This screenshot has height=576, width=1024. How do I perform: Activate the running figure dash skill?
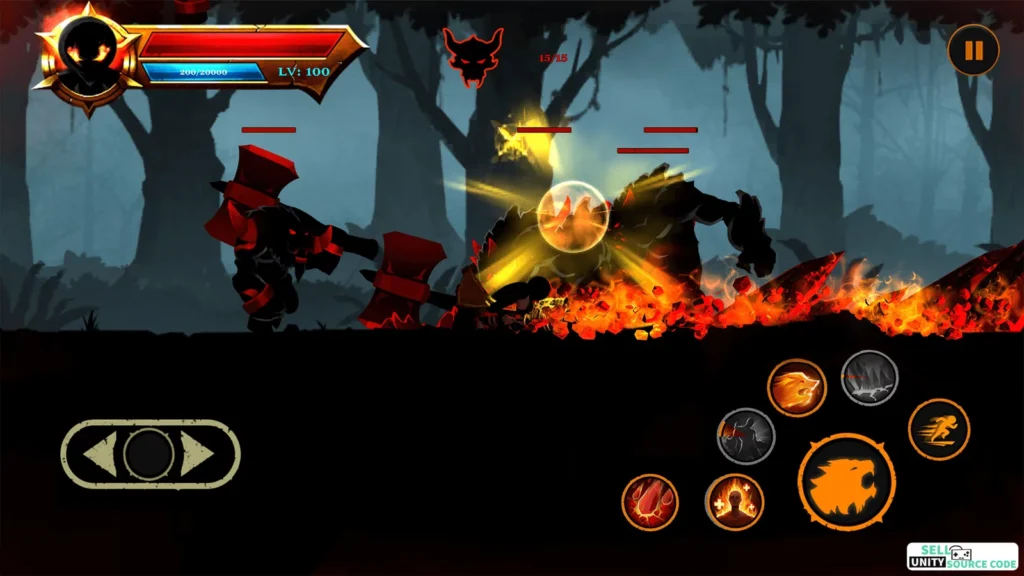[x=938, y=429]
